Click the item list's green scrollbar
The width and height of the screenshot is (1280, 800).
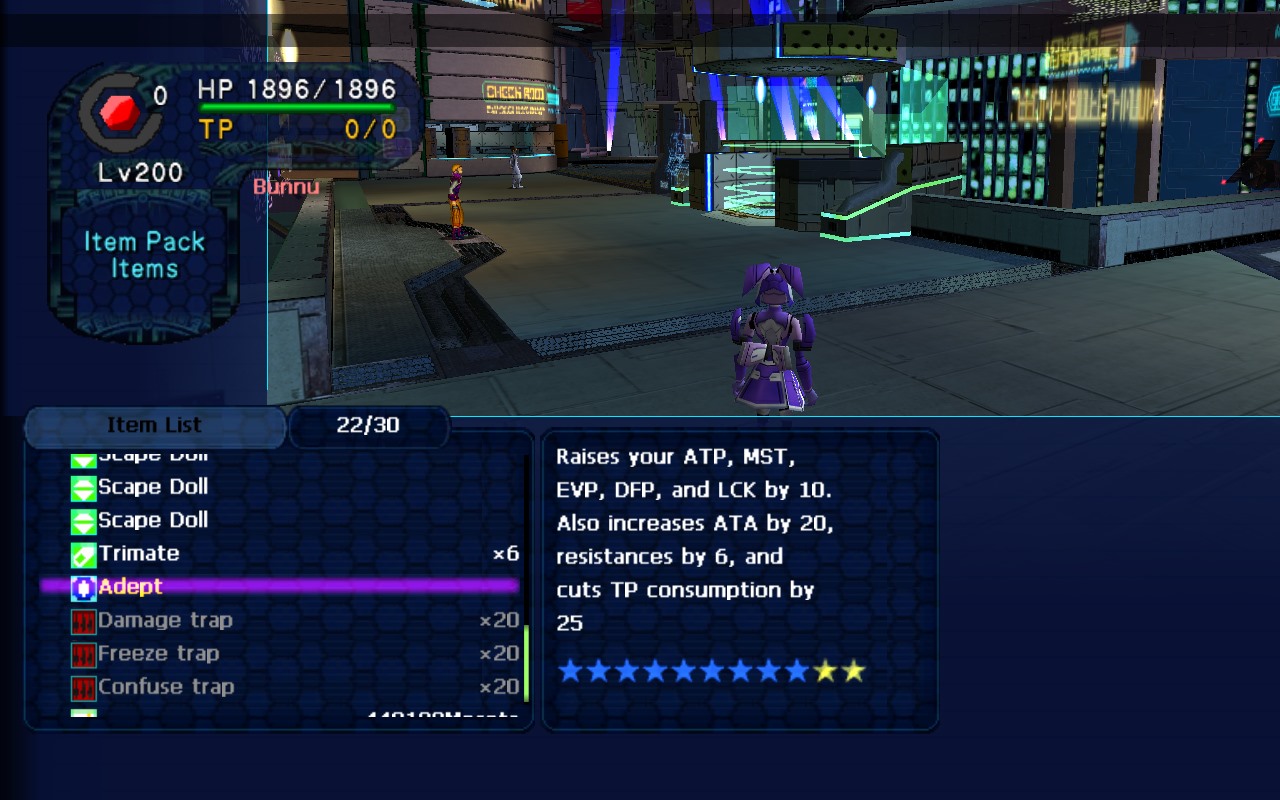tap(526, 662)
